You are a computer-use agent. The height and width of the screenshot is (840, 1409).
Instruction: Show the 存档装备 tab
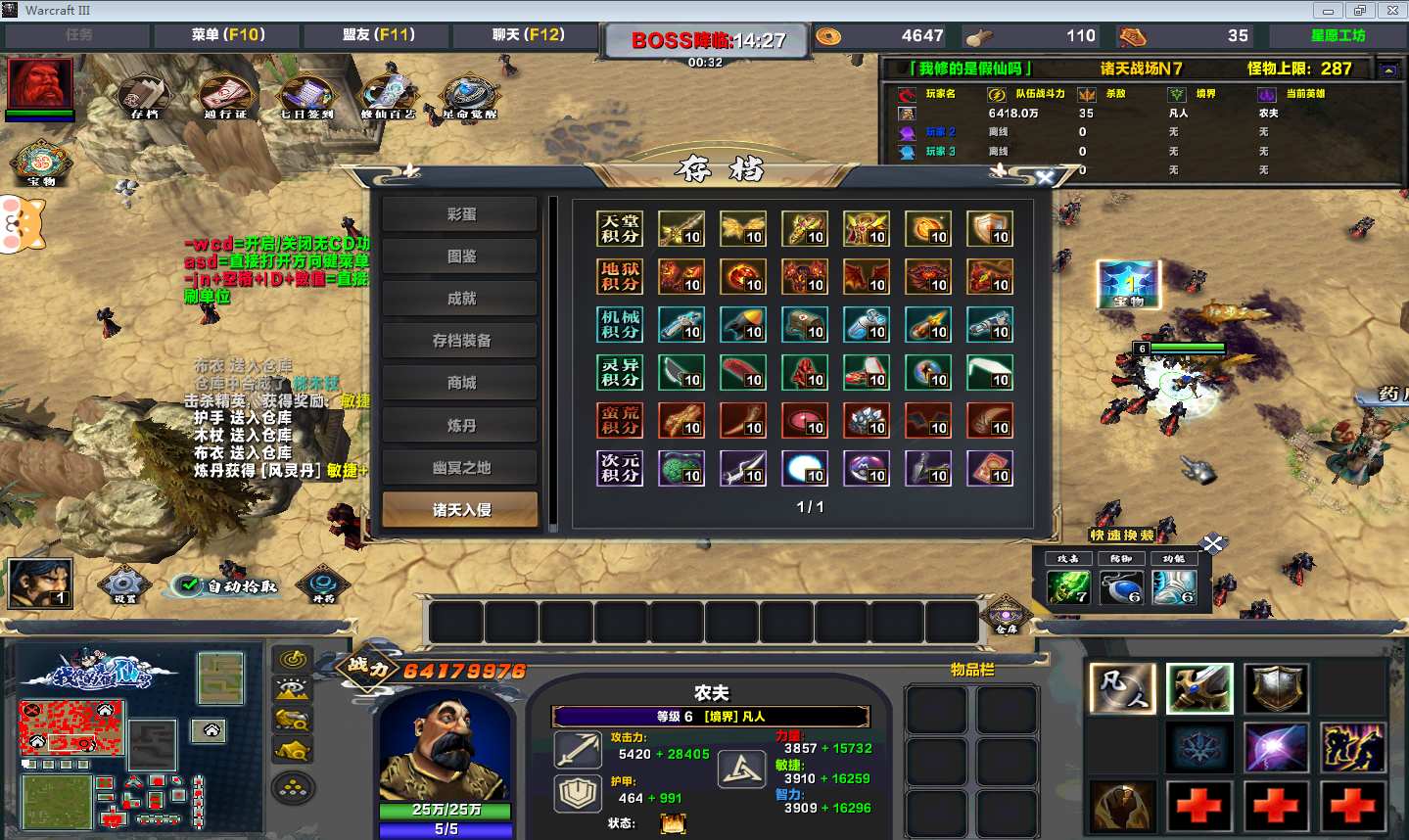[x=460, y=341]
